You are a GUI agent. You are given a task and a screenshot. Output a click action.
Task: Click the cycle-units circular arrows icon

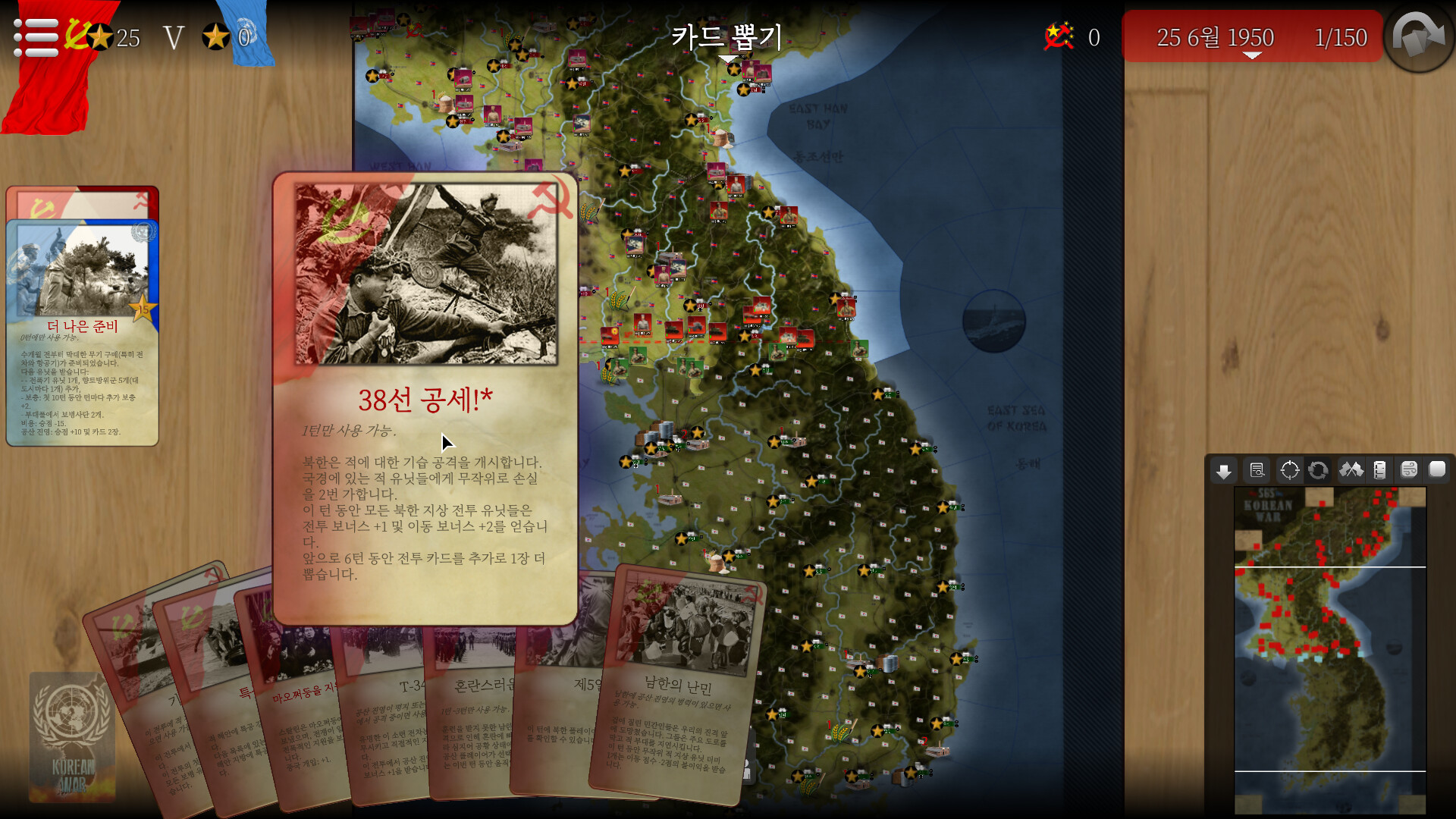point(1319,470)
